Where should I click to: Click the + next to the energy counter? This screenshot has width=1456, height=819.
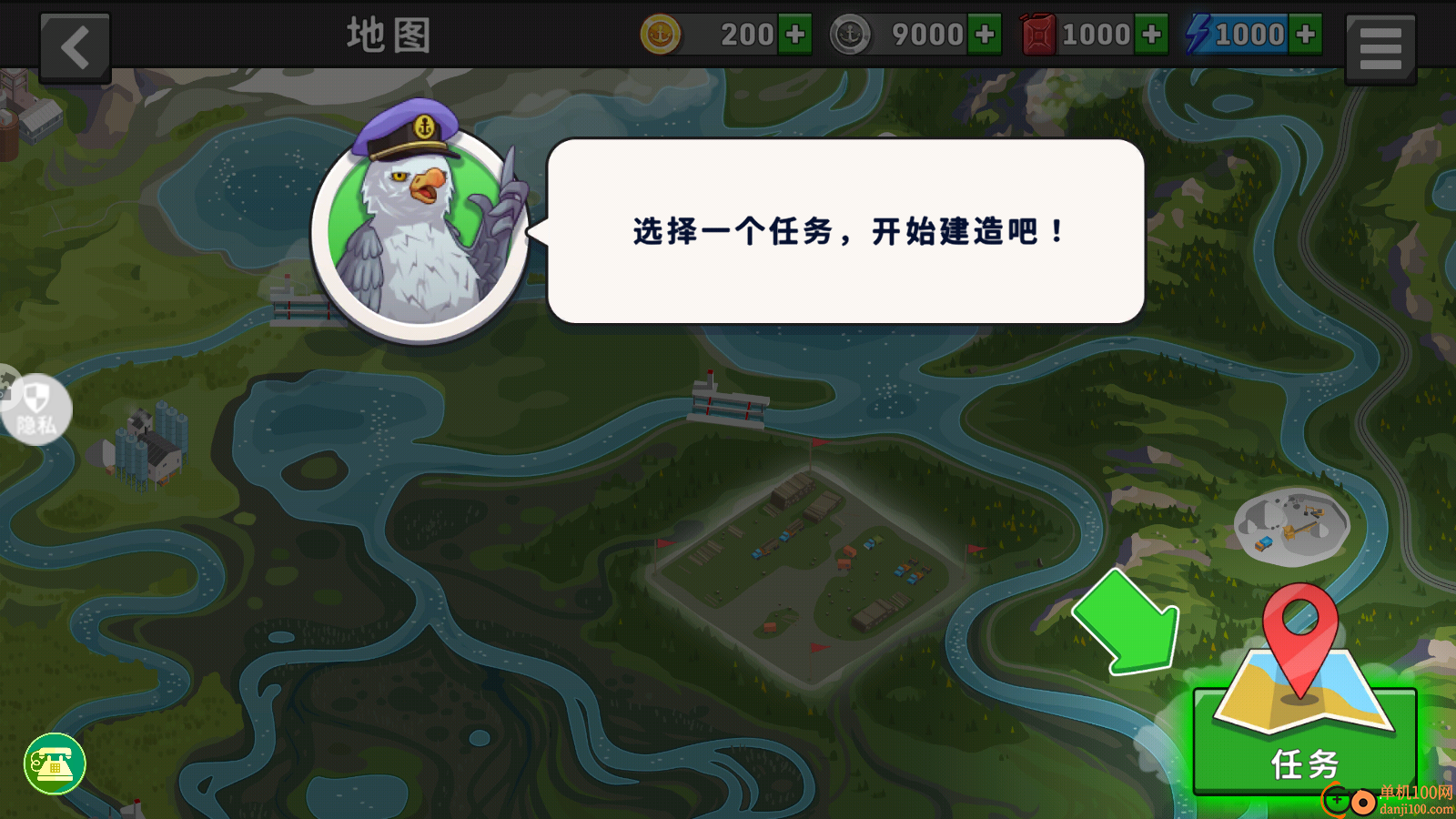1308,34
